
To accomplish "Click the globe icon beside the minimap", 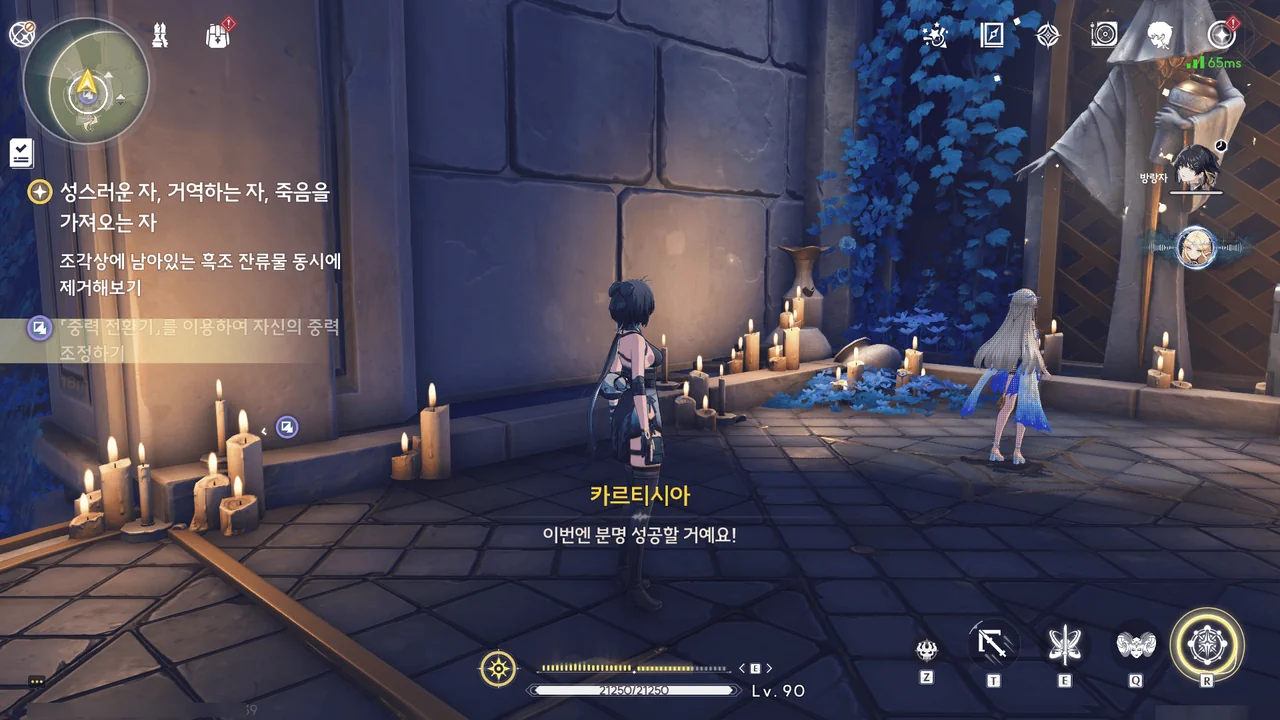I will tap(22, 34).
